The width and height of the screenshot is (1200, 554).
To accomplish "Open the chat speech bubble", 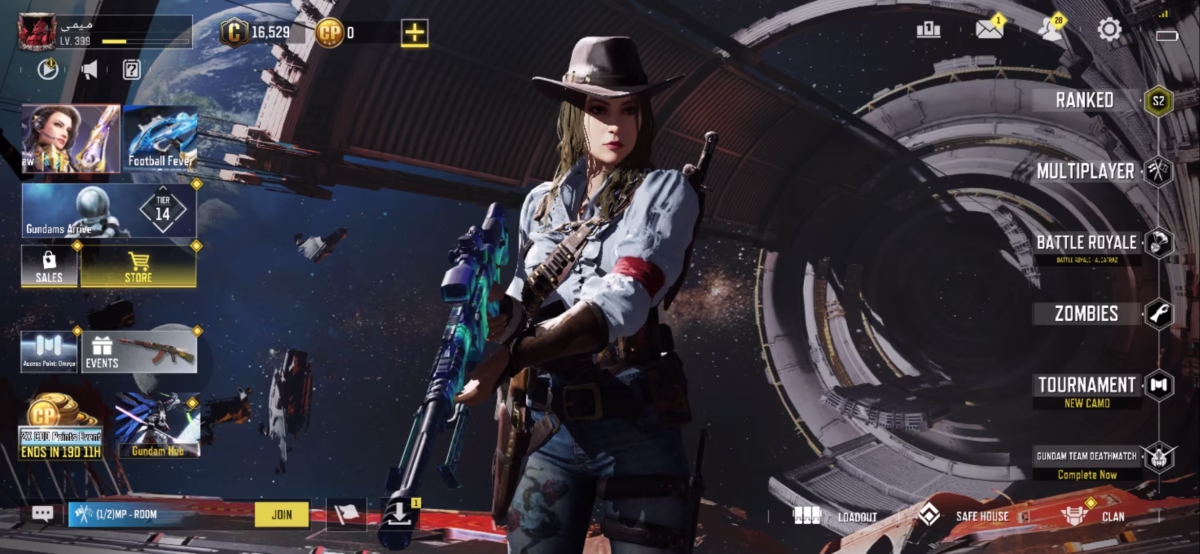I will [x=42, y=514].
